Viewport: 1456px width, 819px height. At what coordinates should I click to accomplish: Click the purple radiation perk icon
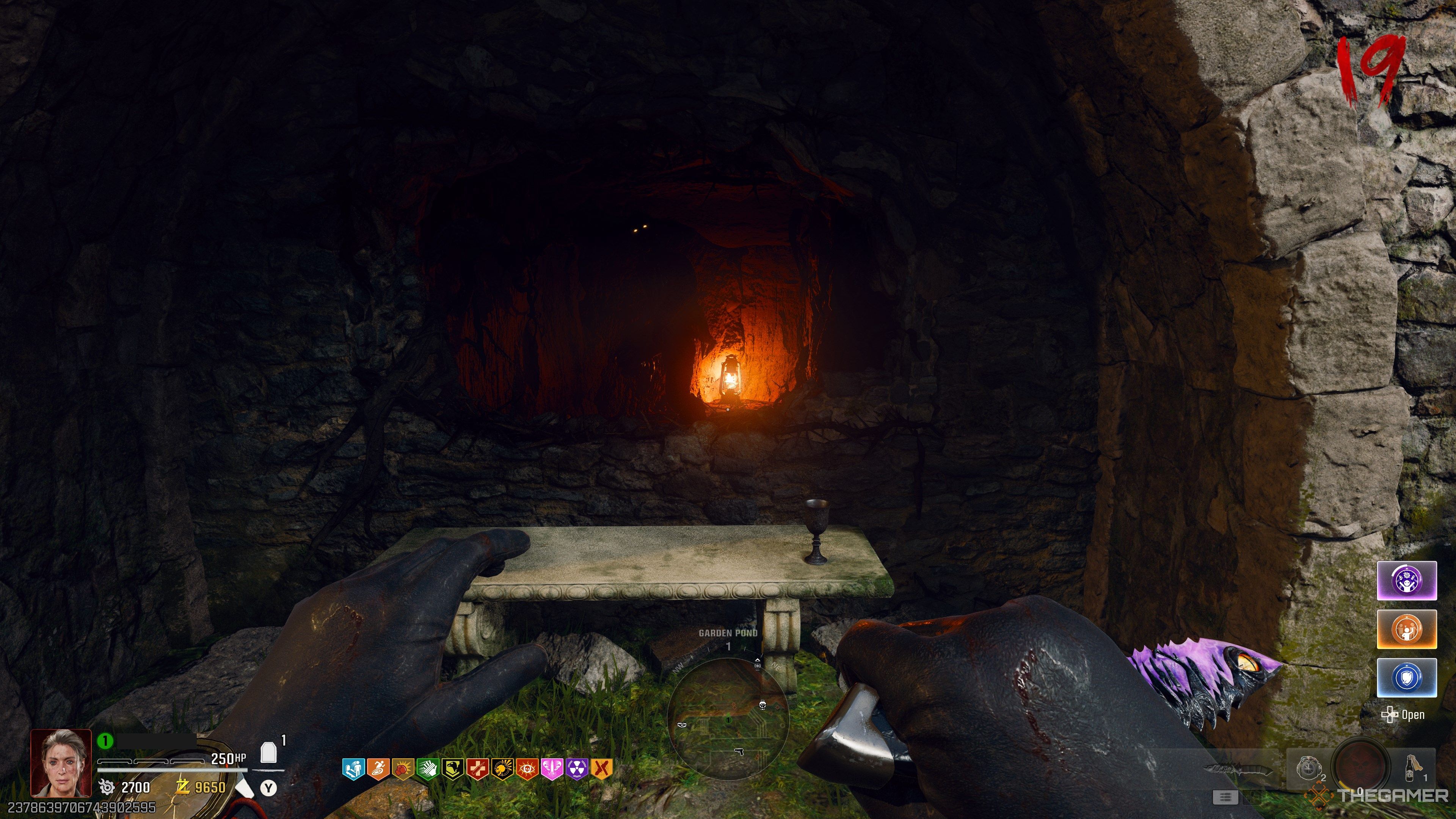pyautogui.click(x=577, y=769)
